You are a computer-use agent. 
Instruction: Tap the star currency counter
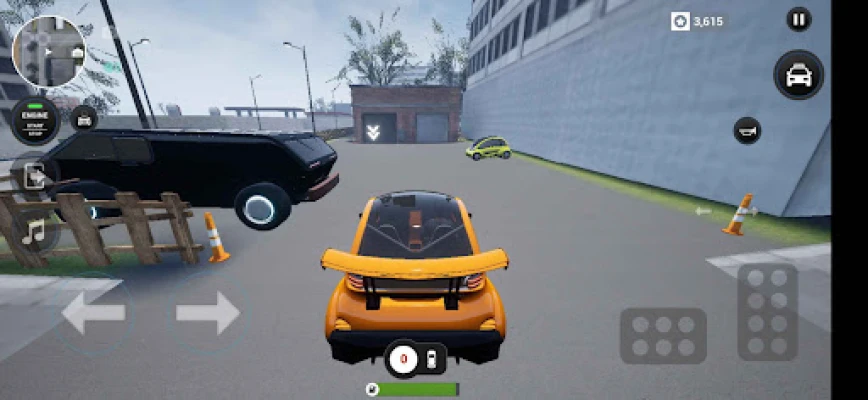coord(697,21)
